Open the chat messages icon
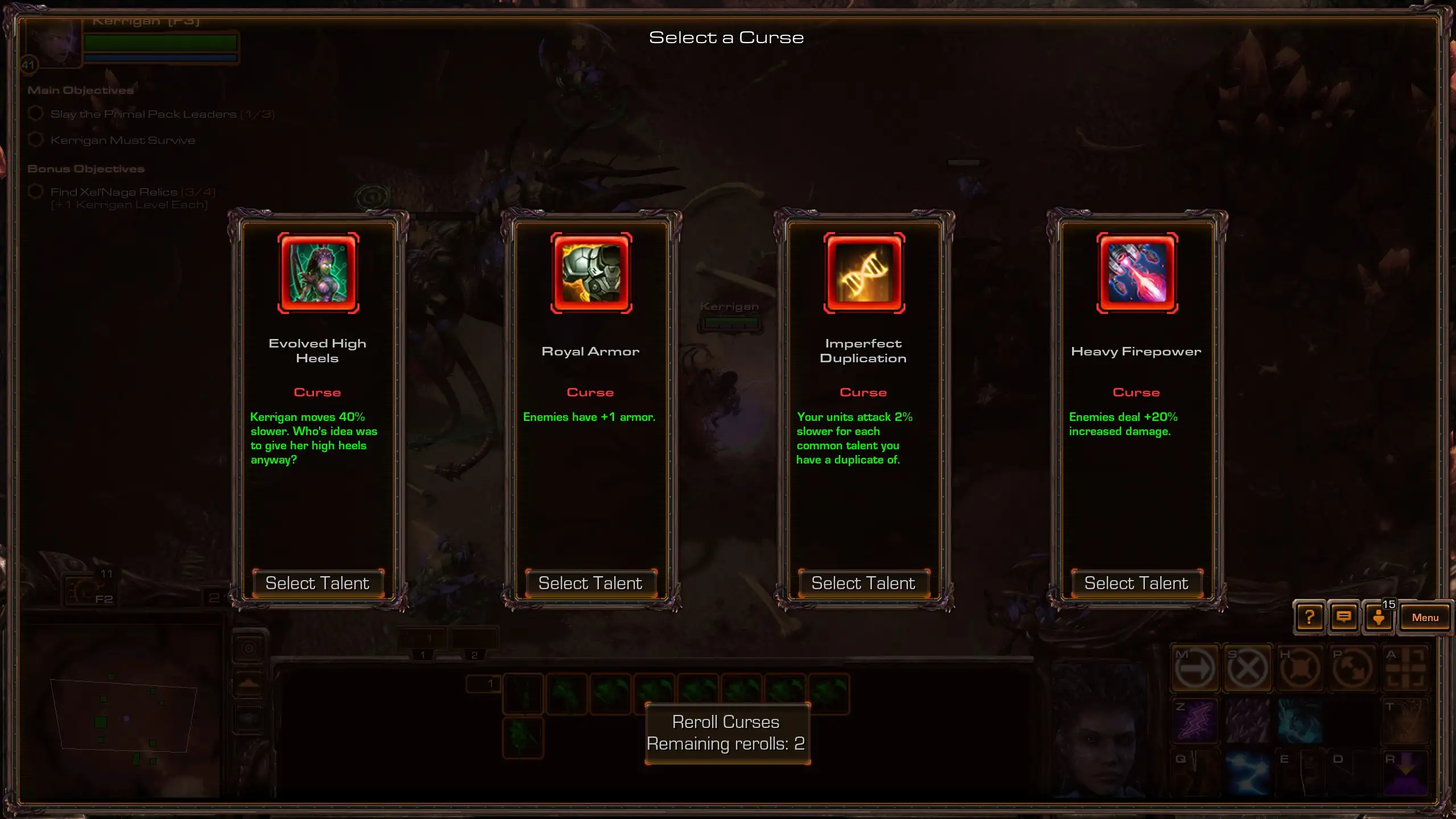Screen dimensions: 1456x819 tap(1343, 617)
